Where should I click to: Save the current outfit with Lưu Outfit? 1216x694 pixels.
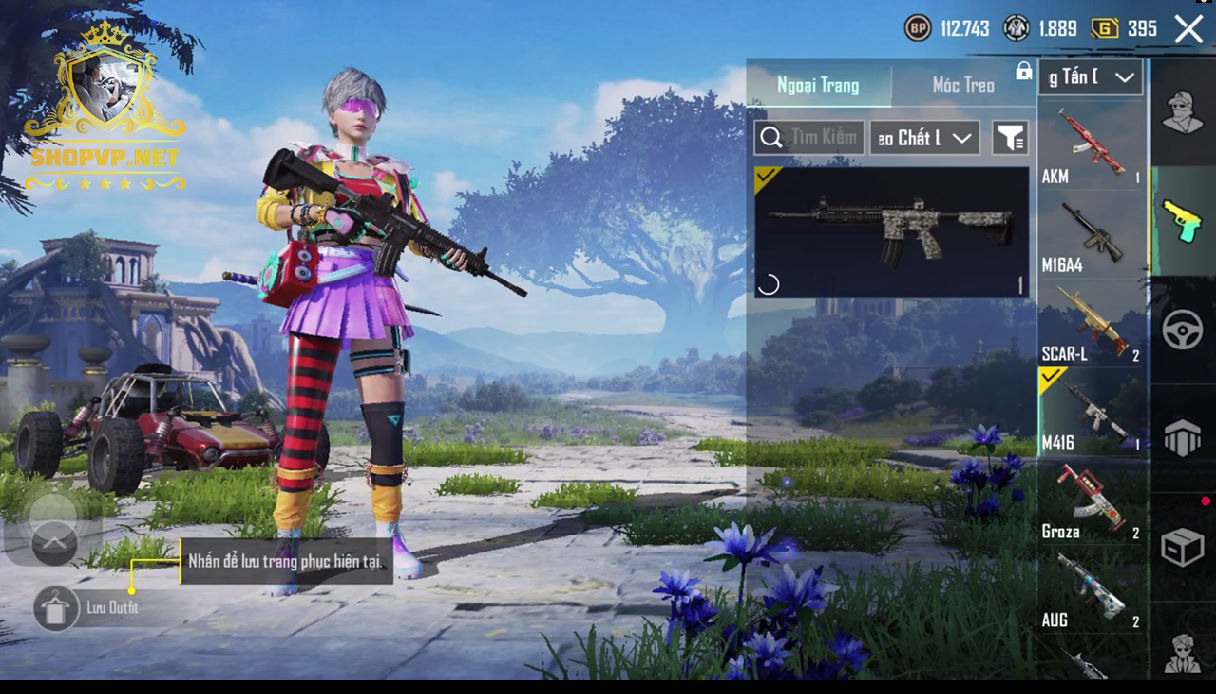tap(56, 607)
